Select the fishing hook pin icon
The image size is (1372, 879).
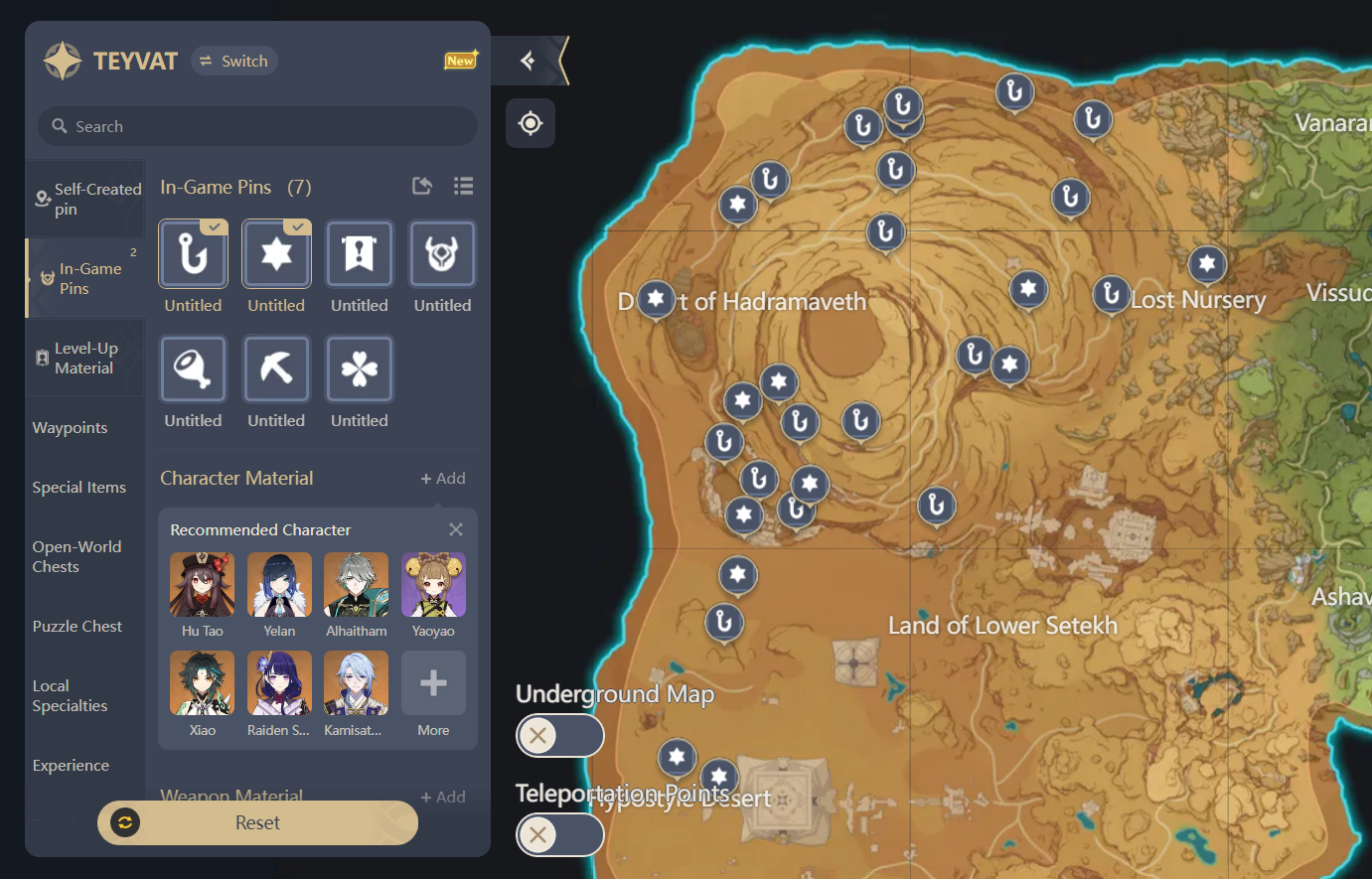coord(193,254)
